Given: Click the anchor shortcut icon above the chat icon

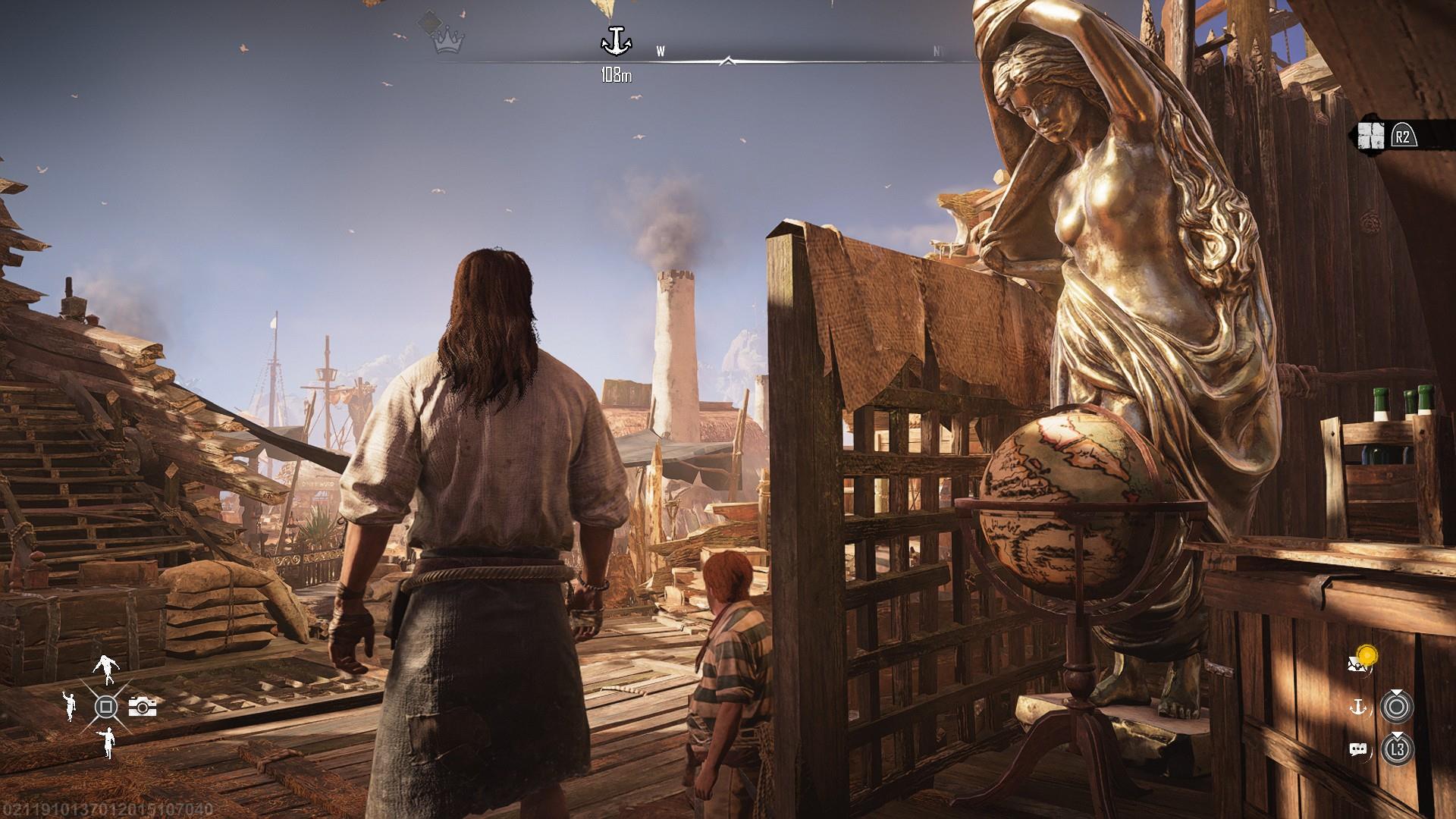Looking at the screenshot, I should [x=1357, y=708].
